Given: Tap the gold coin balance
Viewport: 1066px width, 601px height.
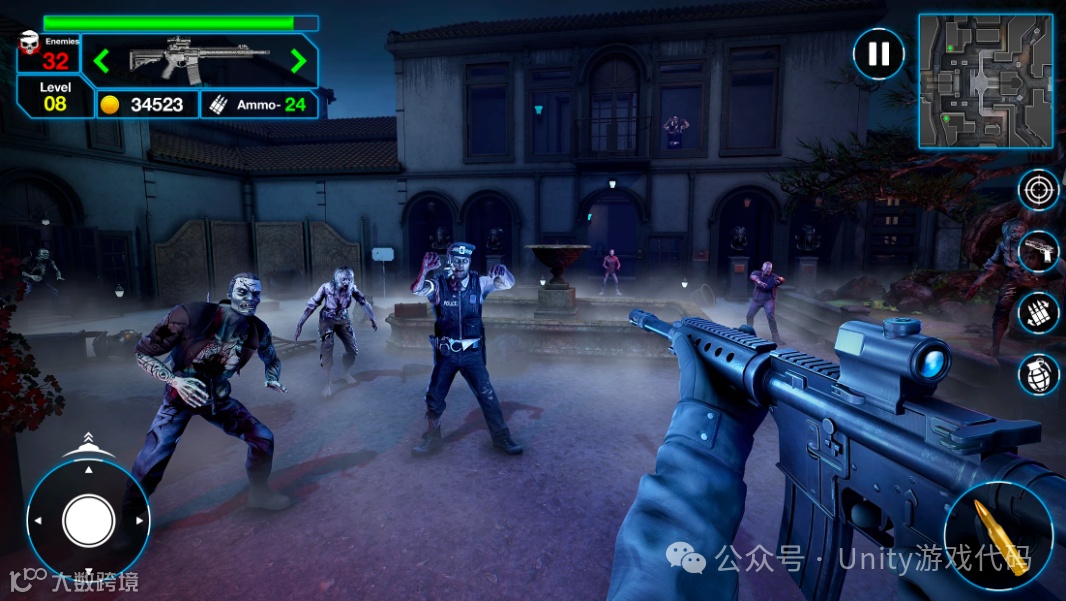Looking at the screenshot, I should tap(146, 104).
